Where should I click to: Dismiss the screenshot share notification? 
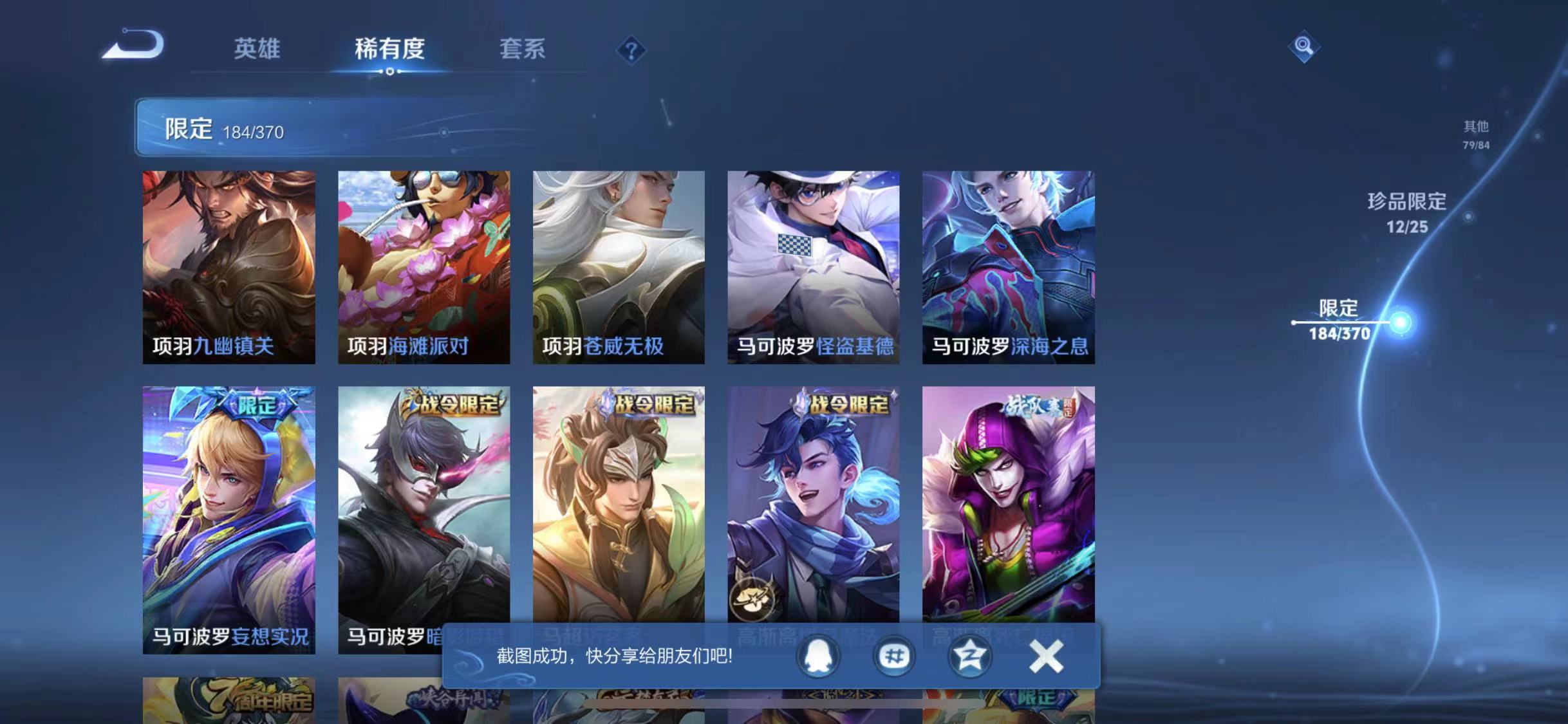(1046, 656)
